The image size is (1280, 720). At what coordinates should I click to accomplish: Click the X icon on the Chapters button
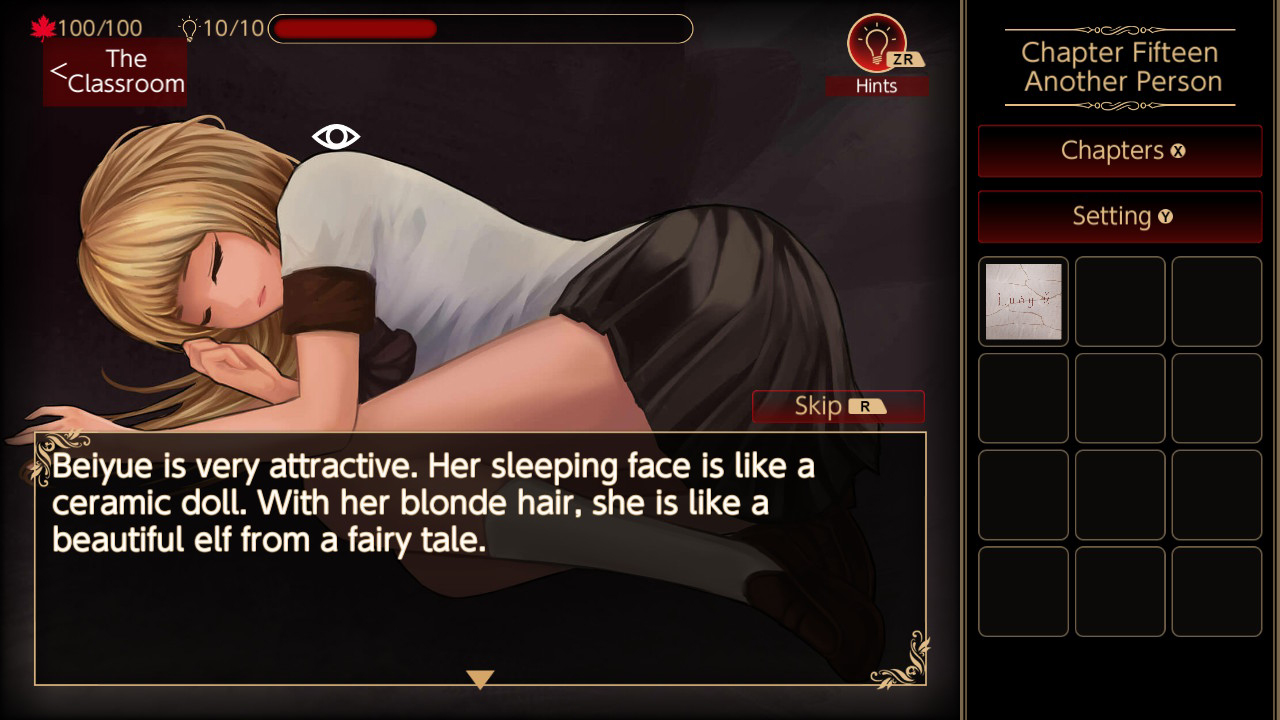click(1178, 150)
